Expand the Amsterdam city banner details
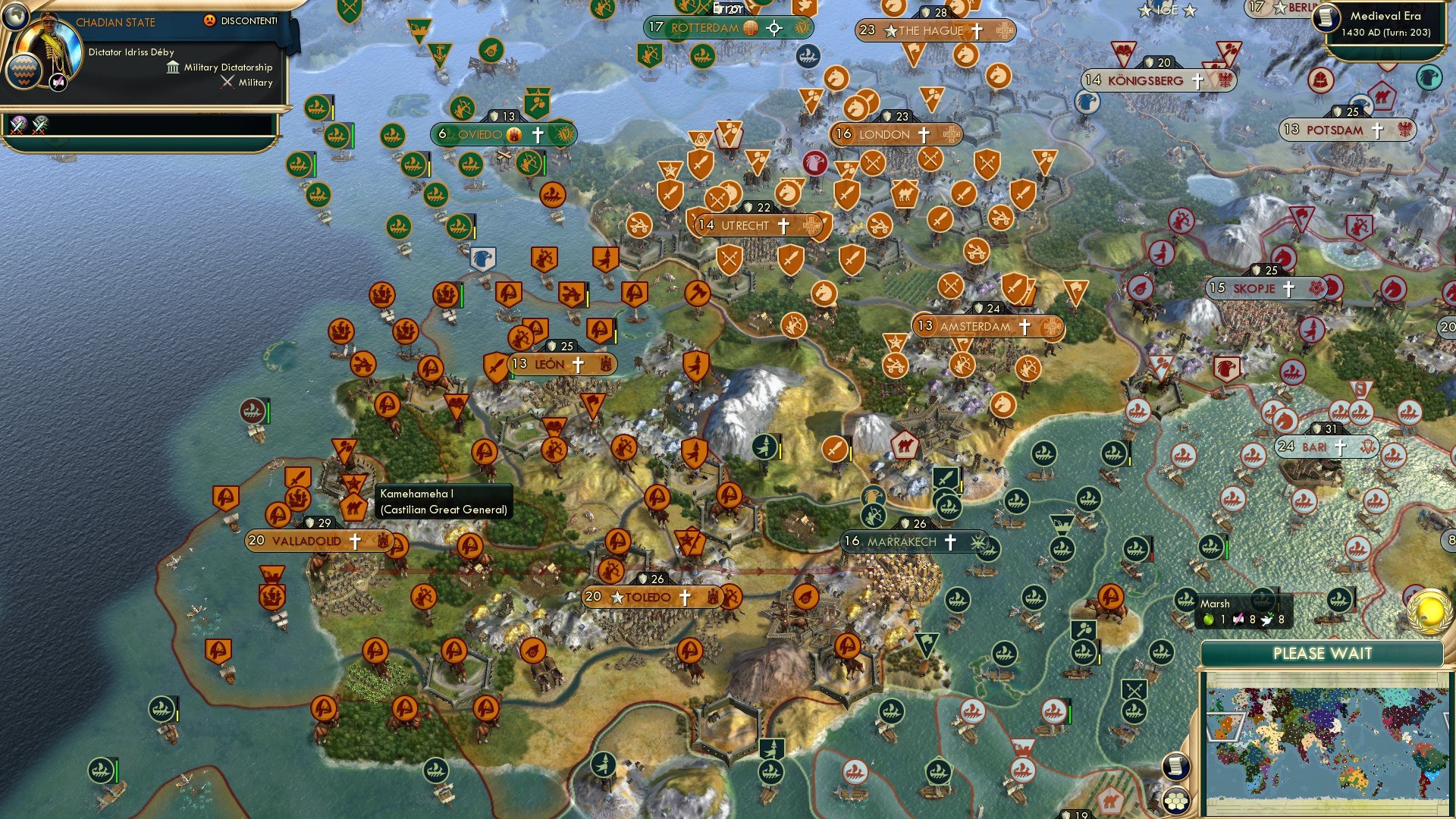The width and height of the screenshot is (1456, 819). pyautogui.click(x=978, y=326)
